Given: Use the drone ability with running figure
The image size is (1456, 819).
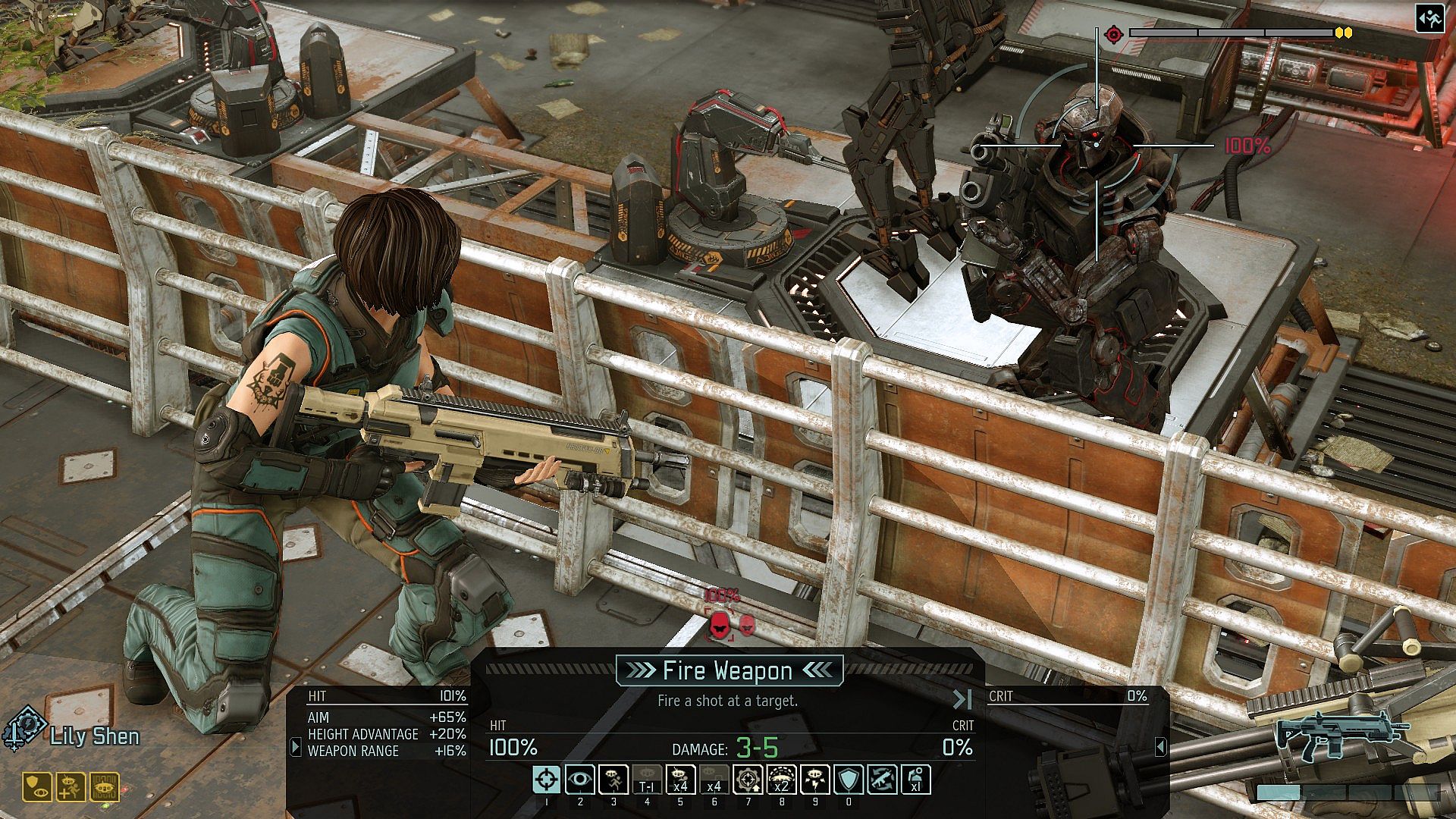Looking at the screenshot, I should pyautogui.click(x=613, y=780).
